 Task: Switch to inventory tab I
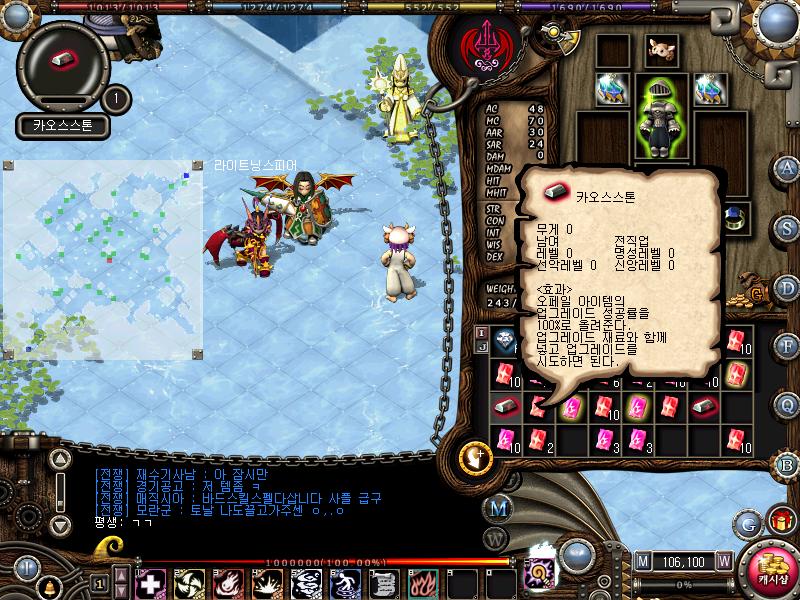[x=481, y=333]
